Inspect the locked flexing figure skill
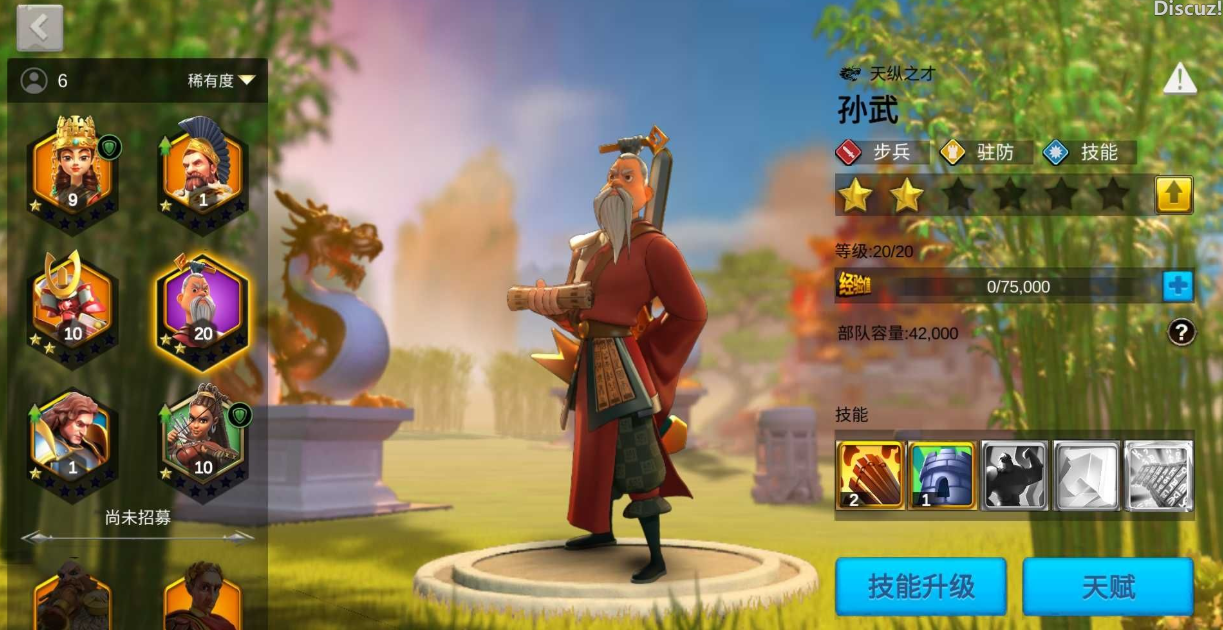This screenshot has width=1223, height=630. [x=1014, y=475]
